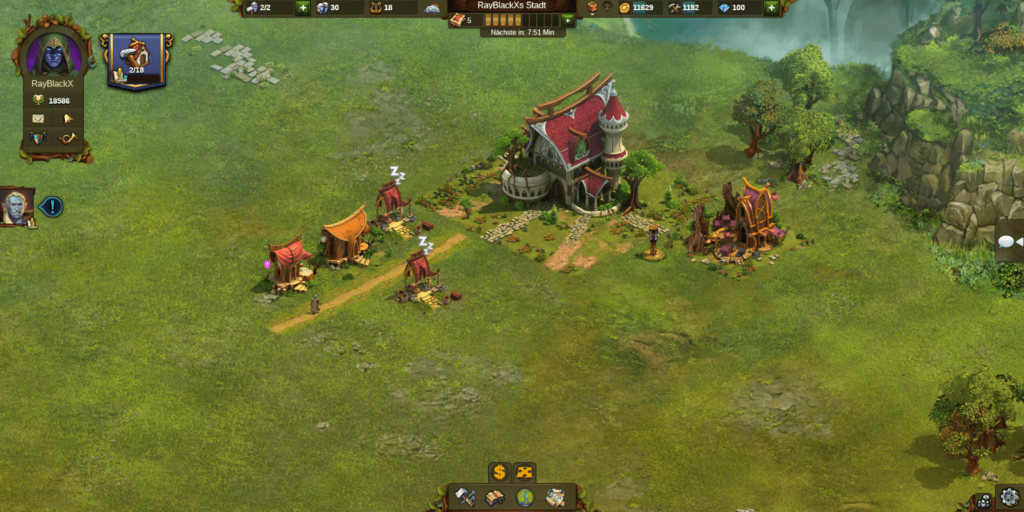Activate move mode with the arrows button

point(525,472)
